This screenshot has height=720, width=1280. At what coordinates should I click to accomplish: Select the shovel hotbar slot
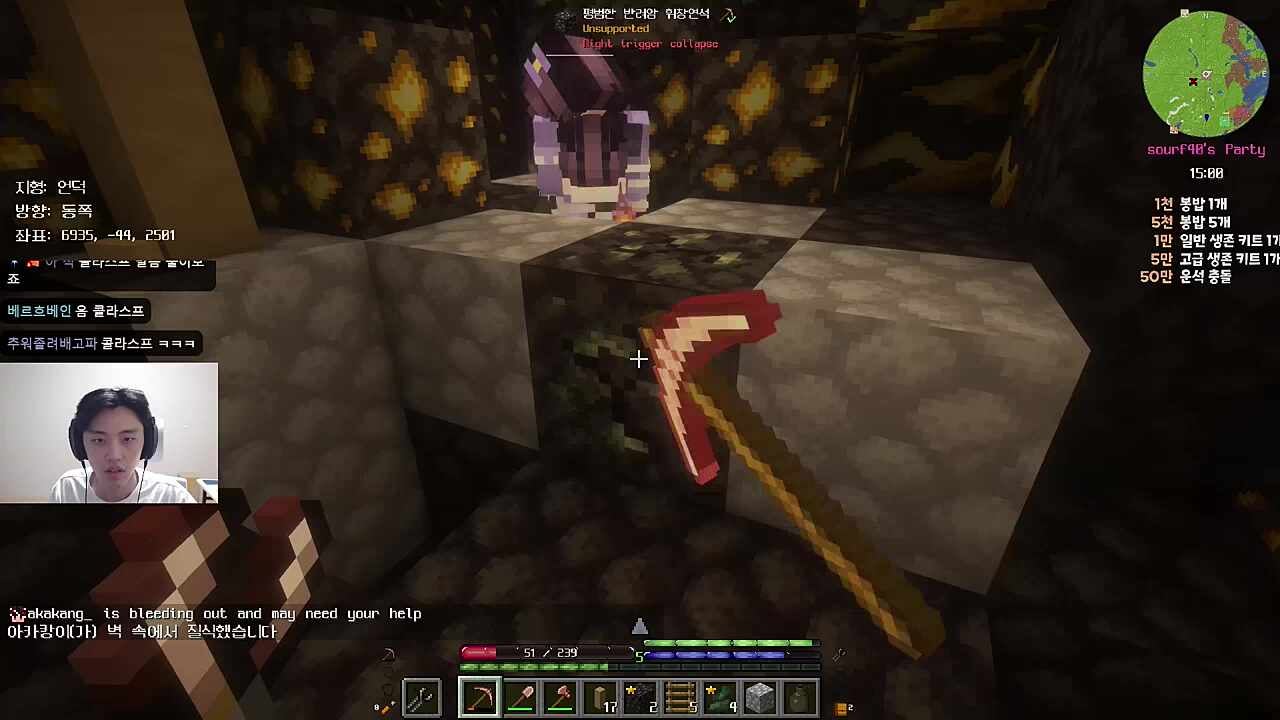(520, 697)
